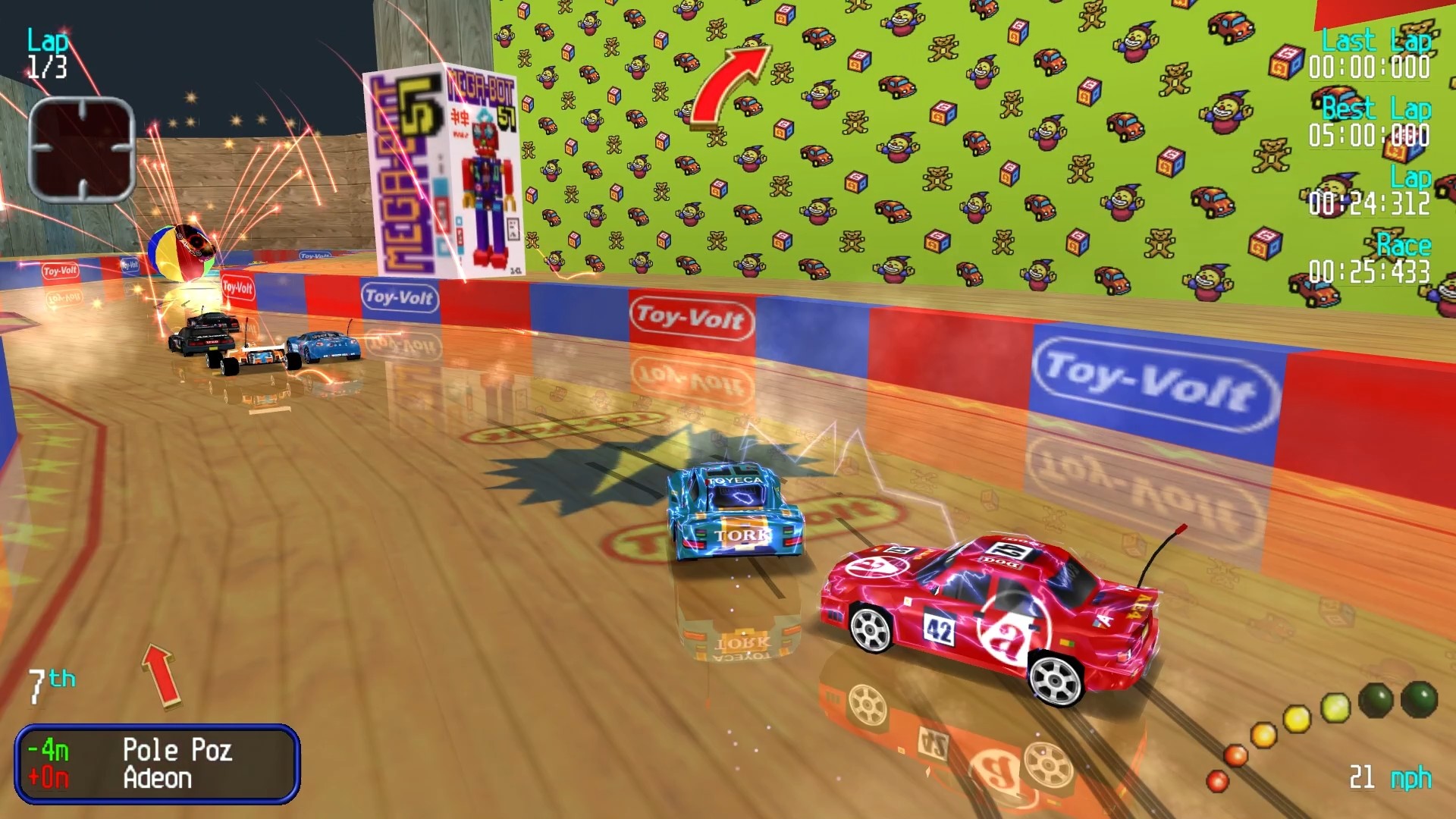Select the Pole Poz entry

pos(178,751)
